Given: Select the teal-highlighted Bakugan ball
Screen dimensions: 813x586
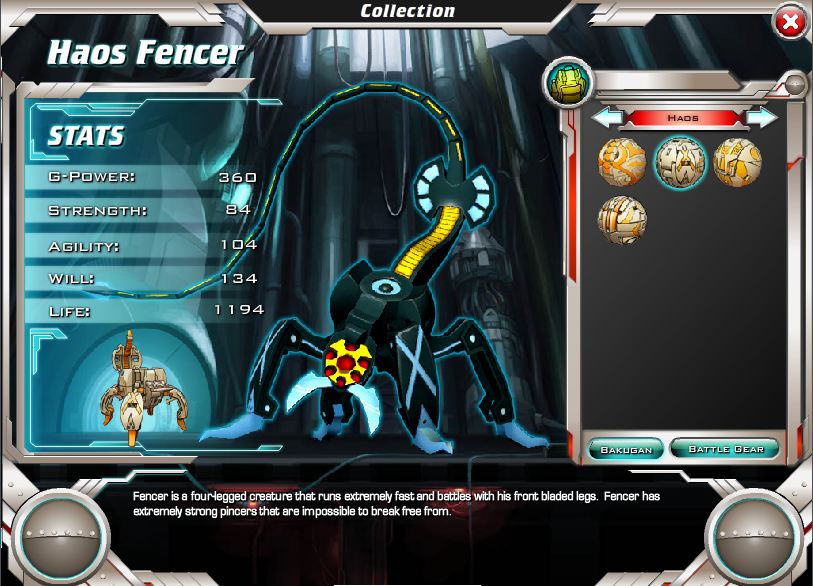Looking at the screenshot, I should (680, 162).
